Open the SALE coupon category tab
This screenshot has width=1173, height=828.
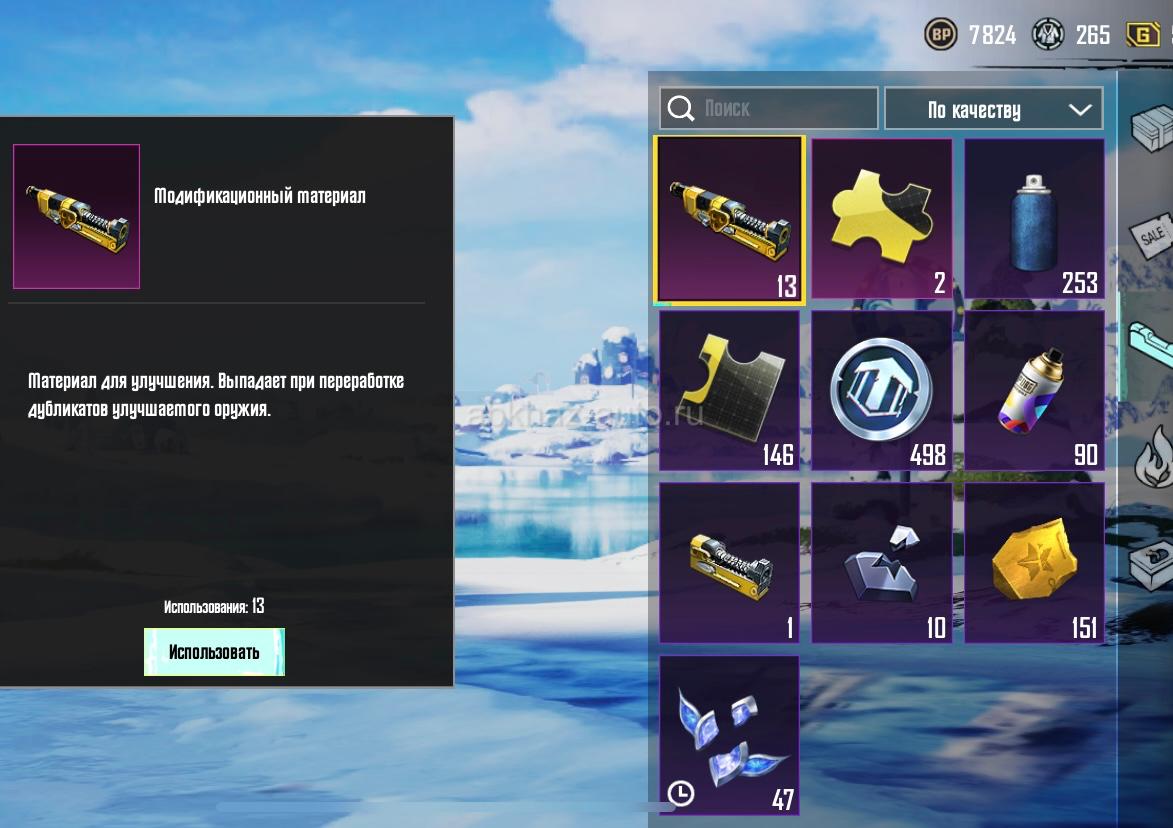[1151, 237]
